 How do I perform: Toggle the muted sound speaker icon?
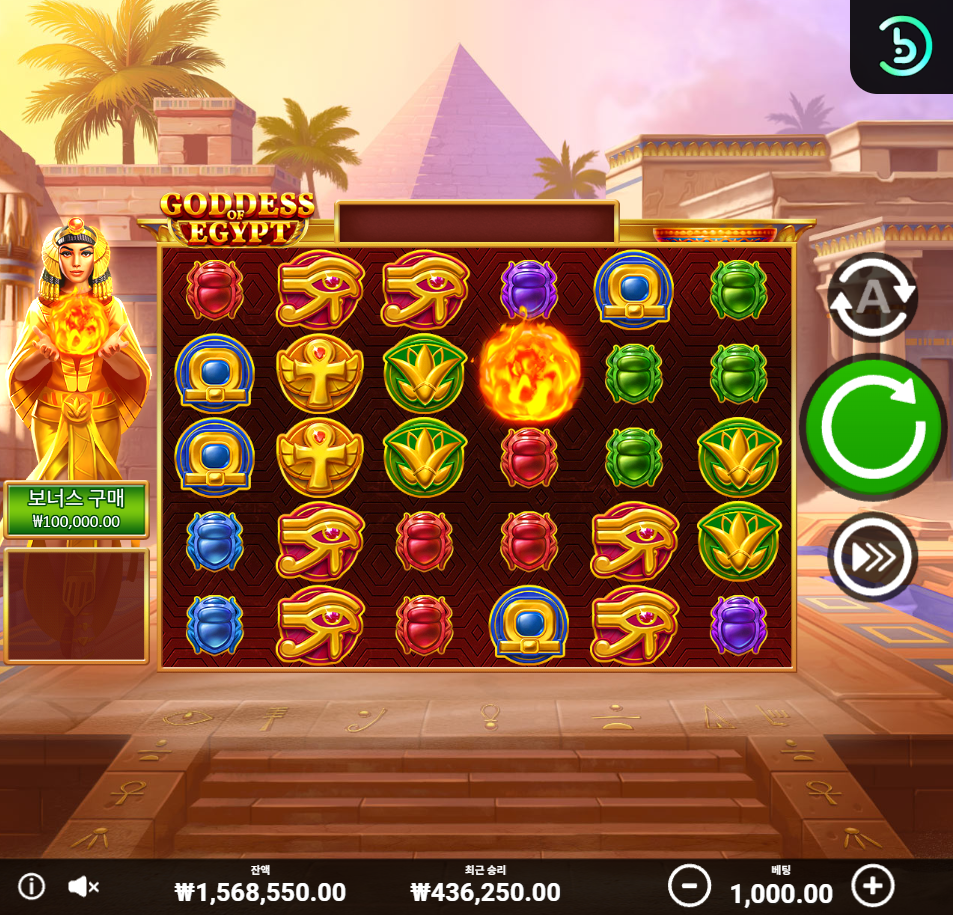tap(84, 886)
